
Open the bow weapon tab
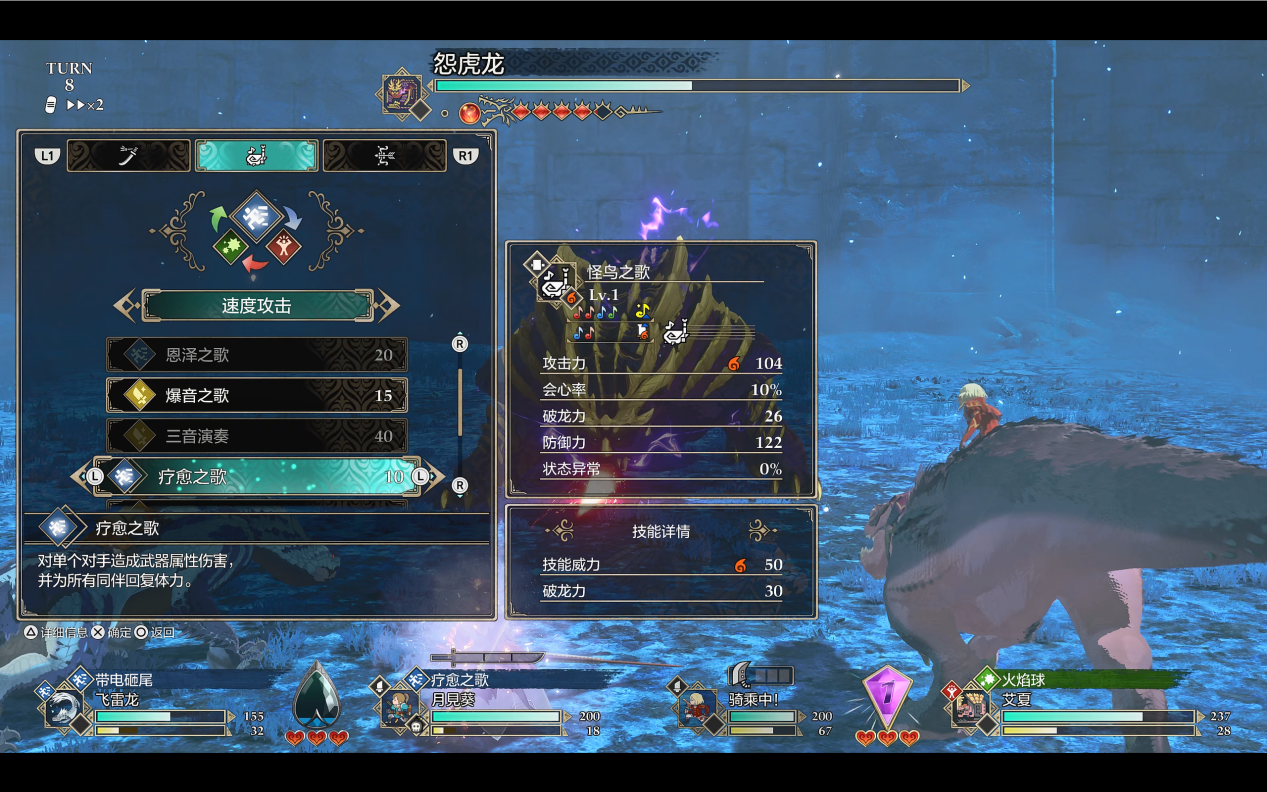point(385,156)
